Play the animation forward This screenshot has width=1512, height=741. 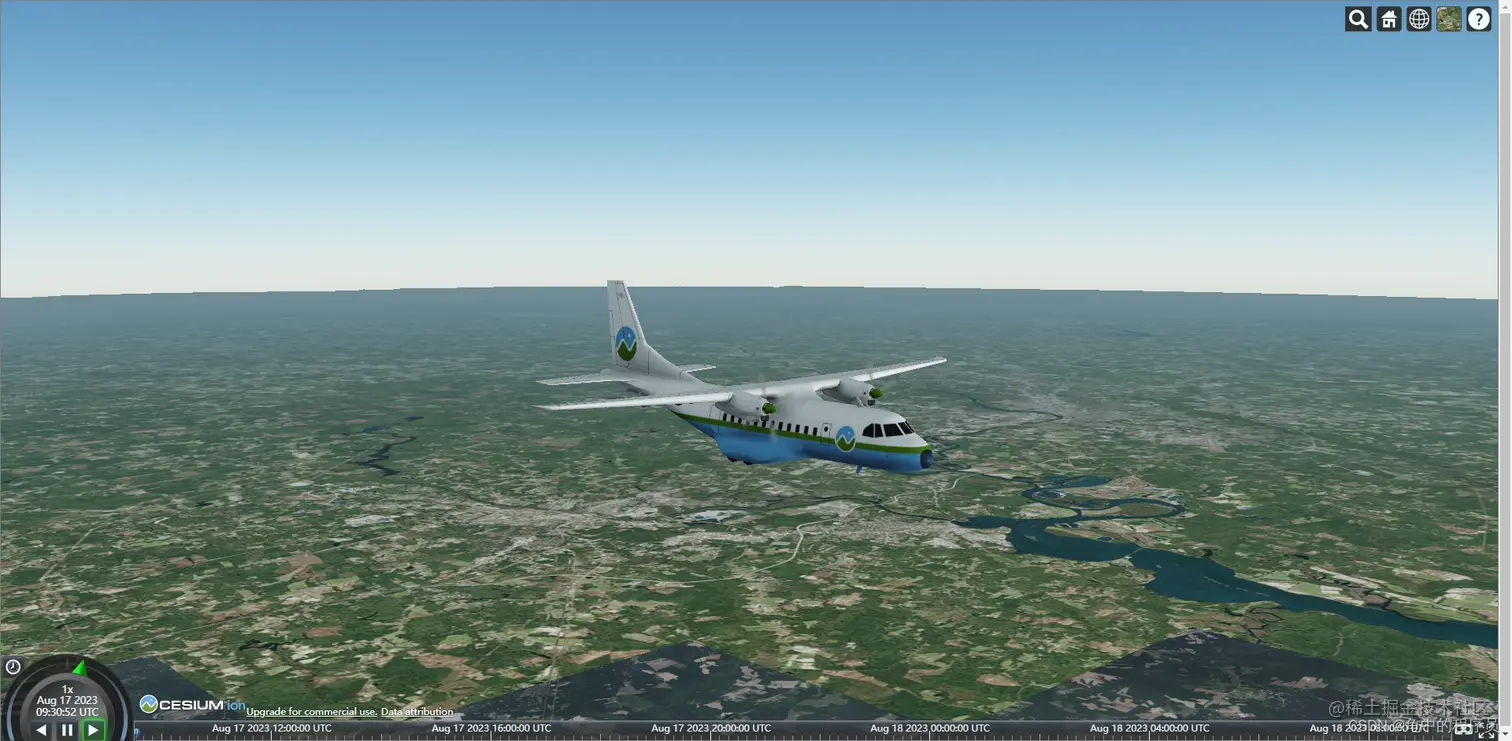click(93, 730)
